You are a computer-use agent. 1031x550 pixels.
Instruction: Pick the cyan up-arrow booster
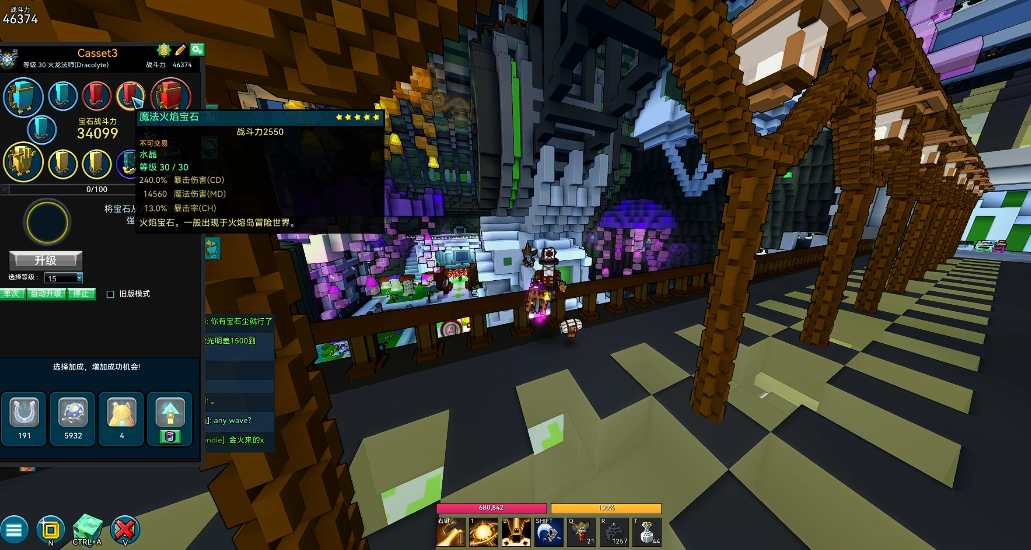click(x=169, y=412)
